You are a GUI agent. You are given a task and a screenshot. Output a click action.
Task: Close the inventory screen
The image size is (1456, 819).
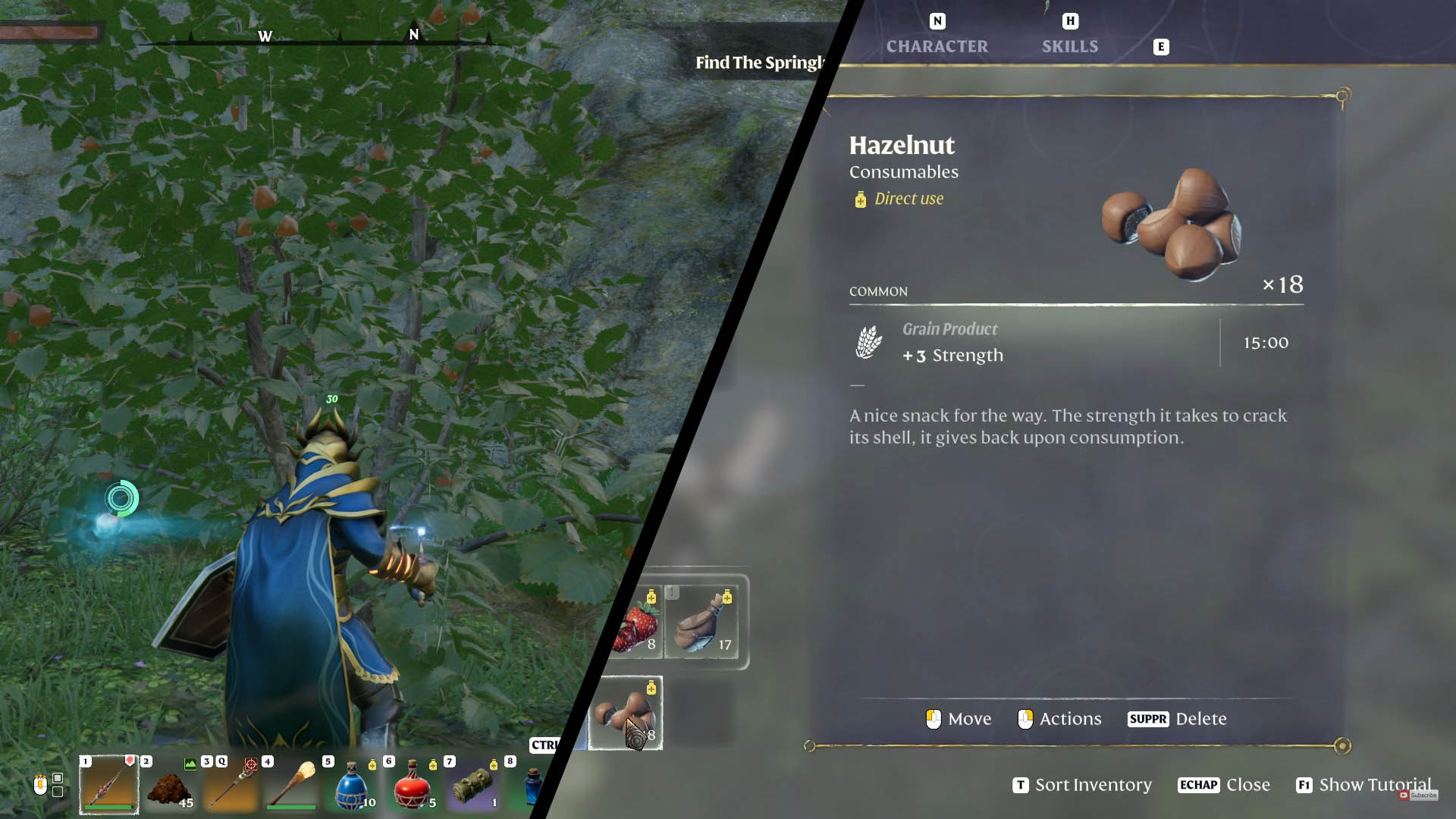(1224, 785)
